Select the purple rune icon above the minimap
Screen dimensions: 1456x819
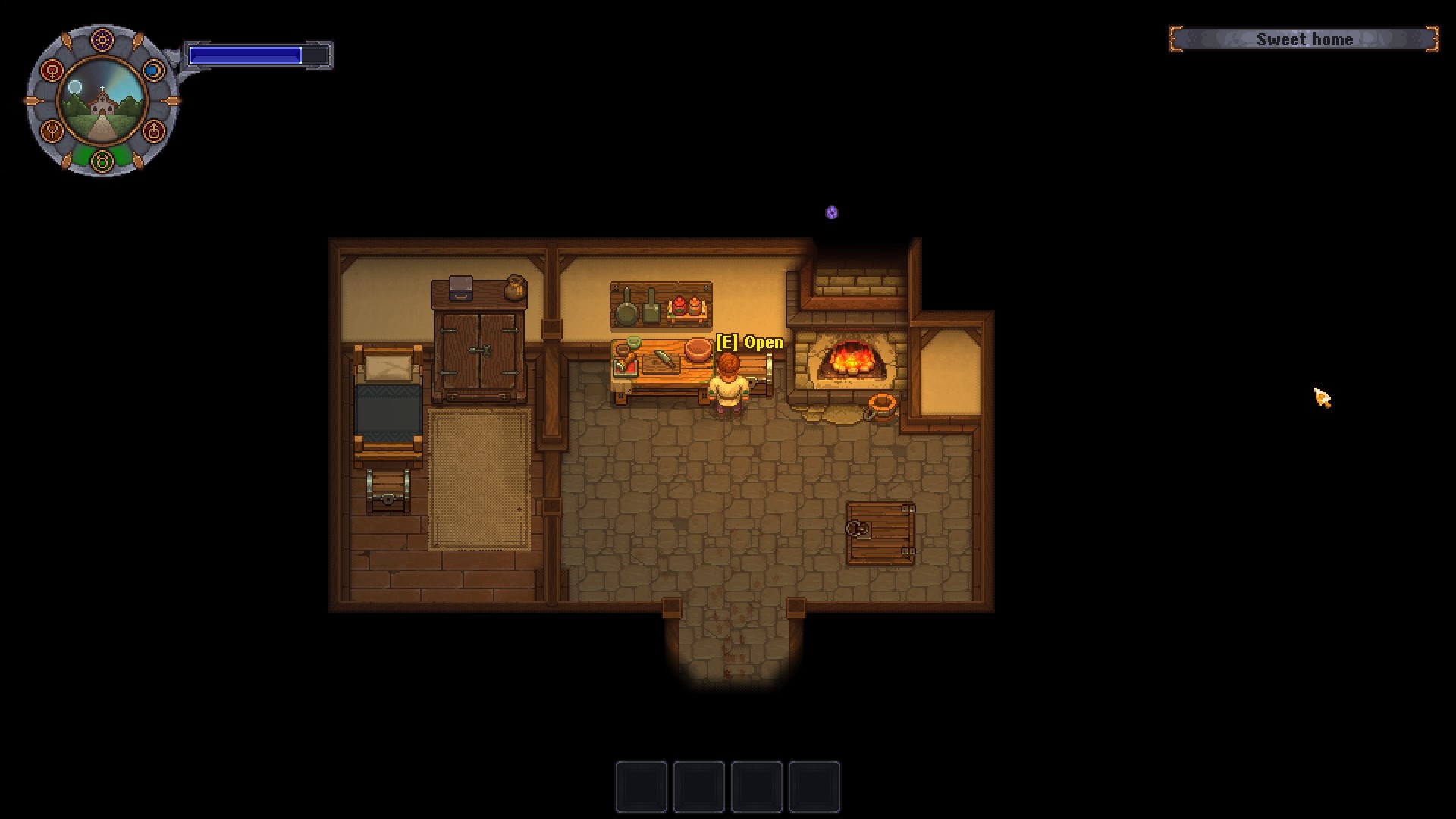102,39
